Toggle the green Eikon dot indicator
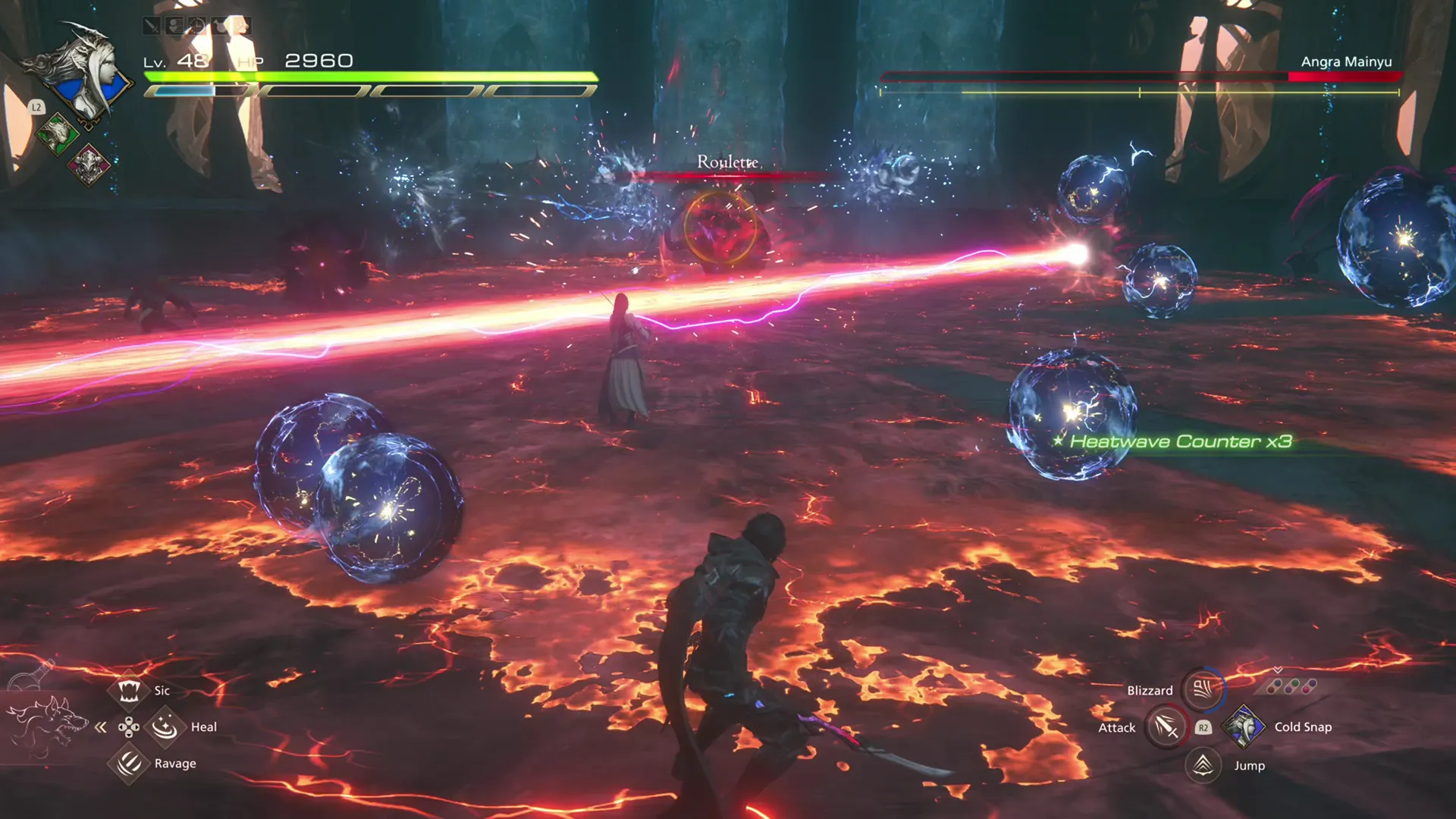The width and height of the screenshot is (1456, 819). (1294, 683)
